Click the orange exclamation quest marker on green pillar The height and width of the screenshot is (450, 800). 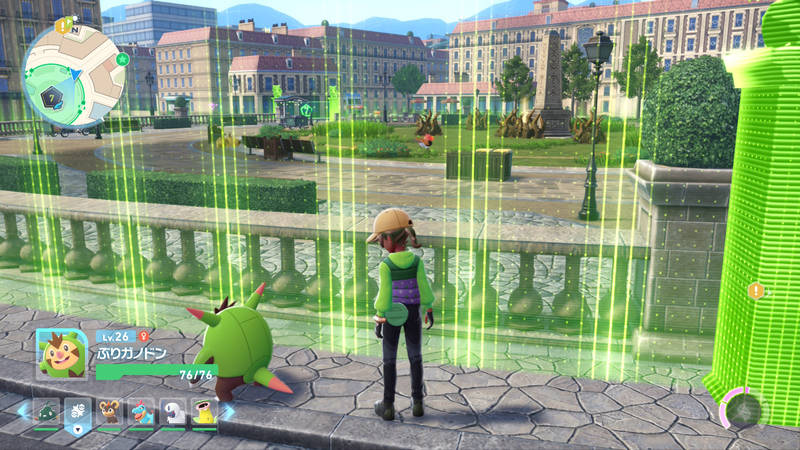click(x=756, y=291)
